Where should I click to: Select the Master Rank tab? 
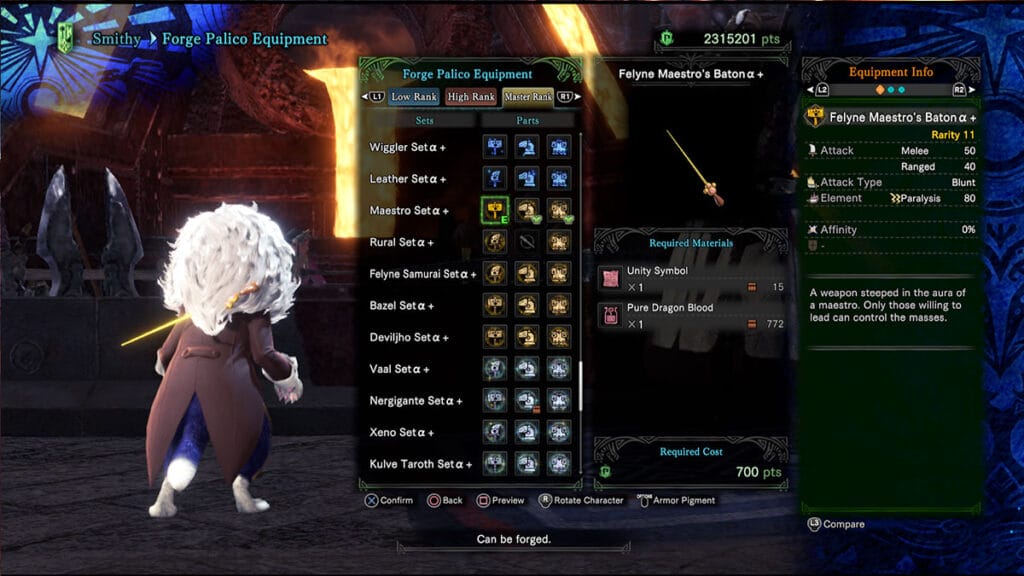tap(528, 97)
